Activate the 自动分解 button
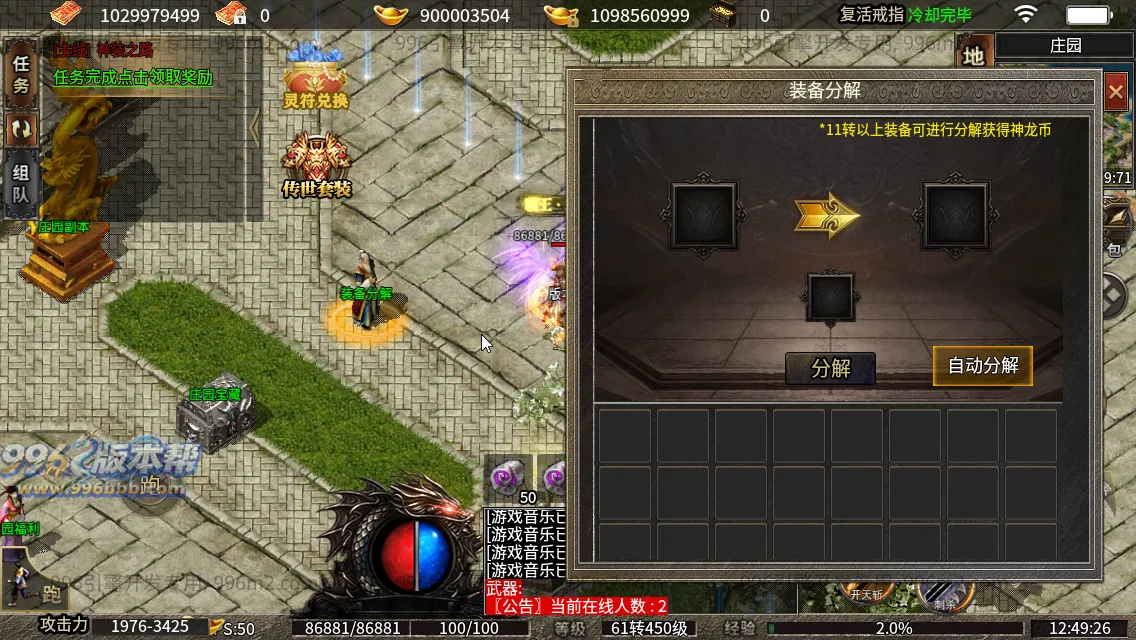 point(982,366)
